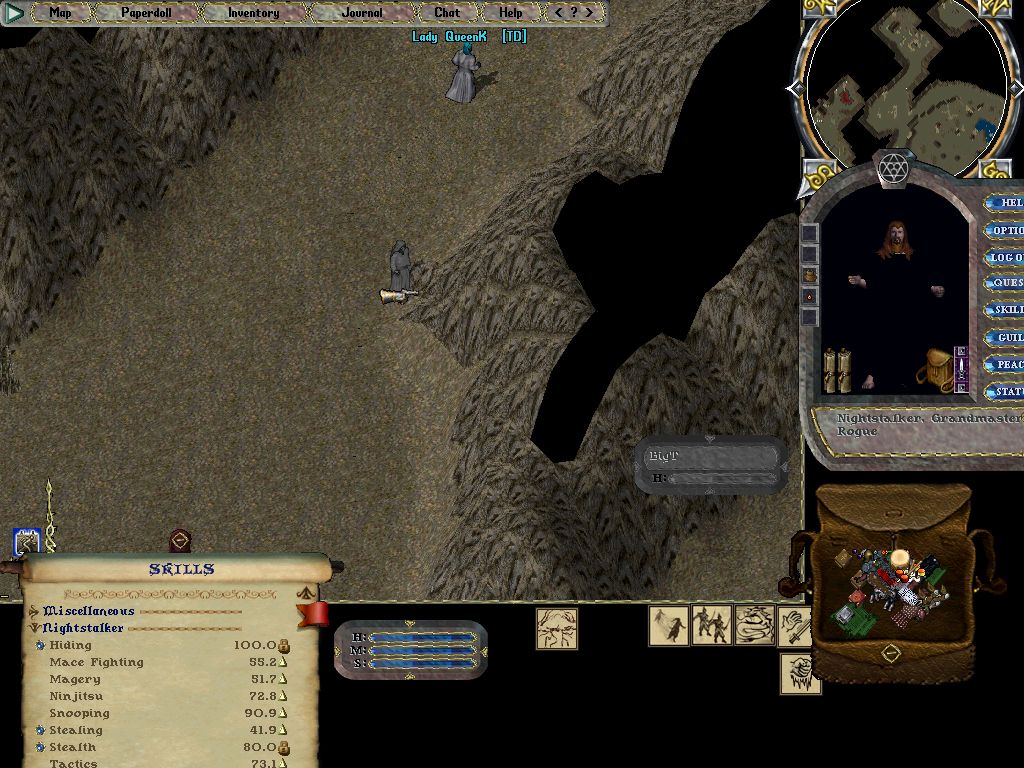
Task: Toggle the Peace/War mode button
Action: 1003,365
